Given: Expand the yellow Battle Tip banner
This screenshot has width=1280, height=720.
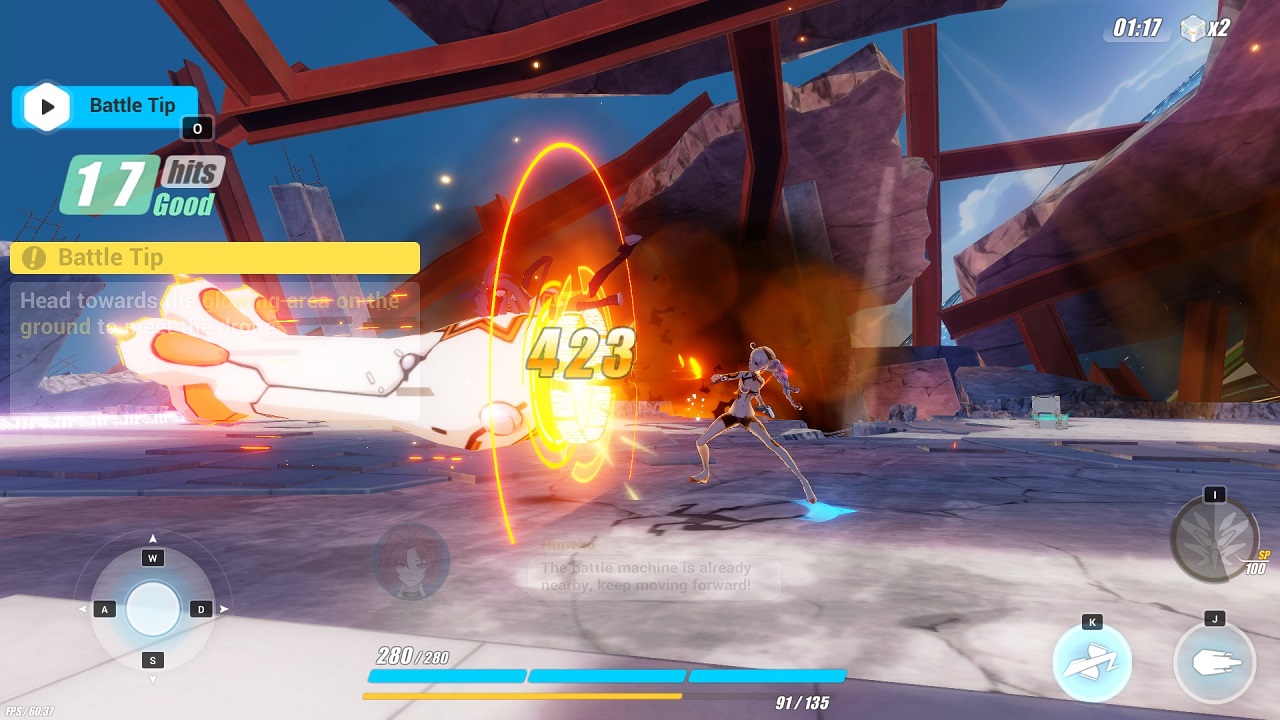Looking at the screenshot, I should (214, 258).
